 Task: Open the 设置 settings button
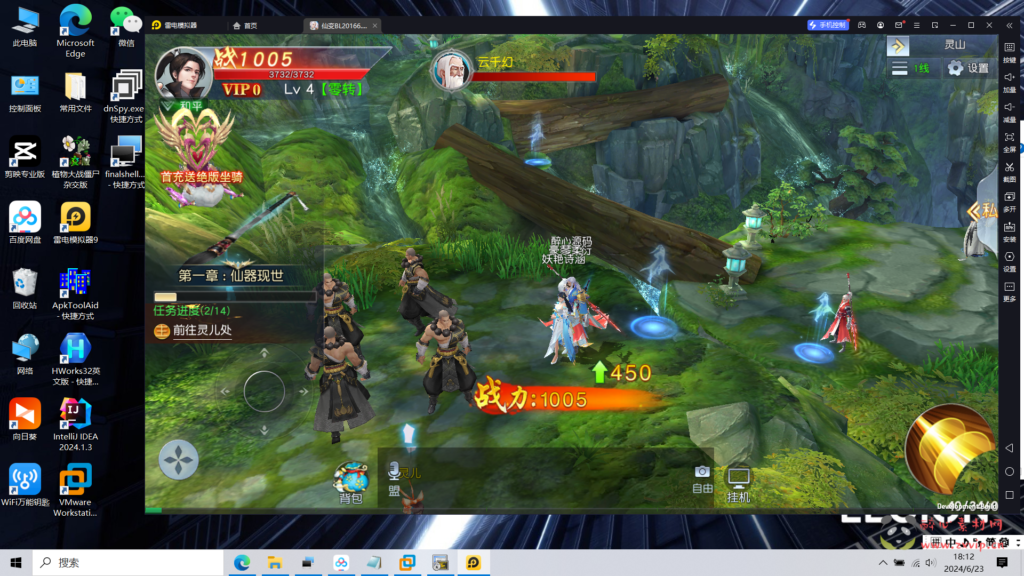pos(967,69)
